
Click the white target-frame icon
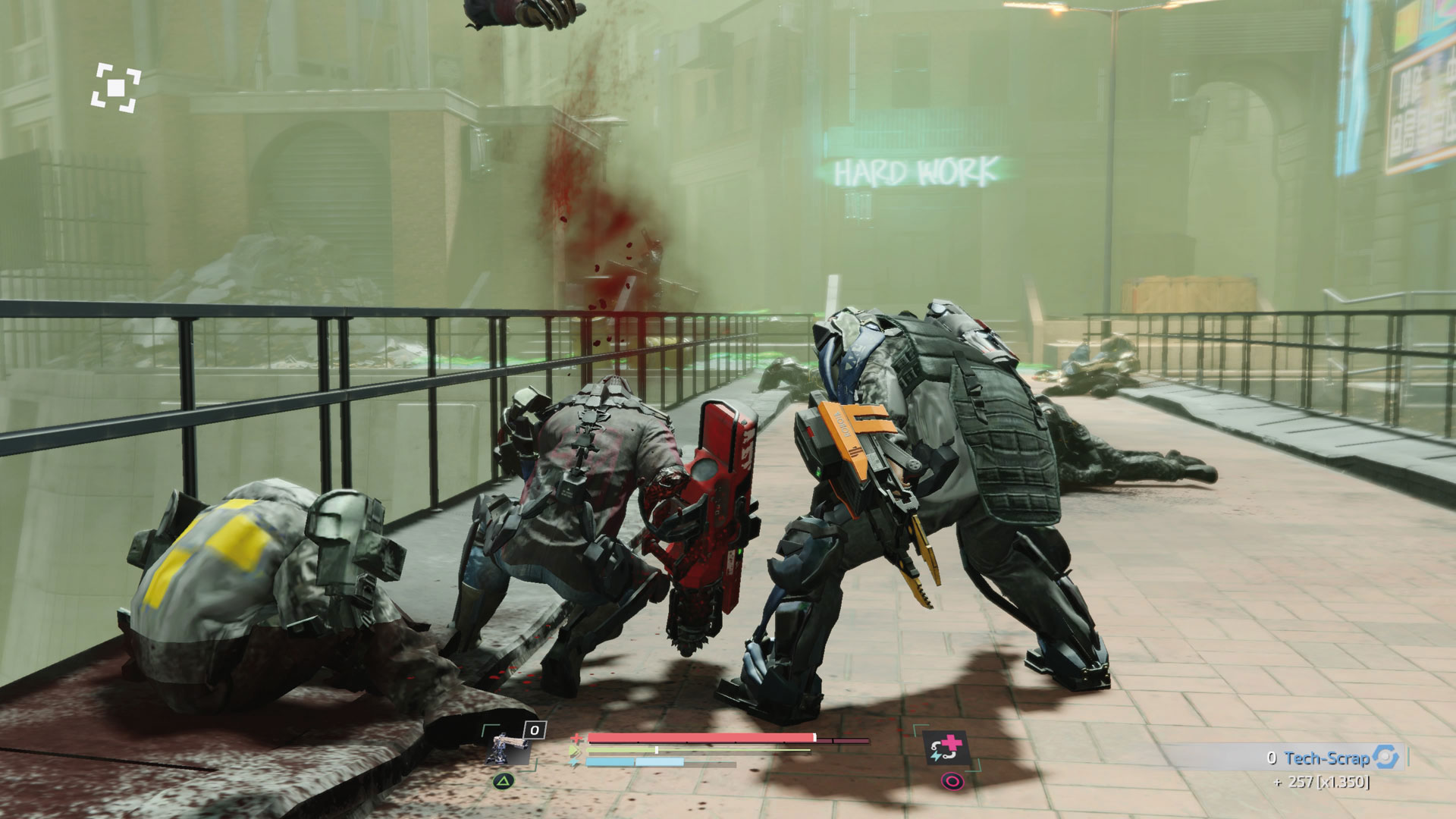click(116, 89)
